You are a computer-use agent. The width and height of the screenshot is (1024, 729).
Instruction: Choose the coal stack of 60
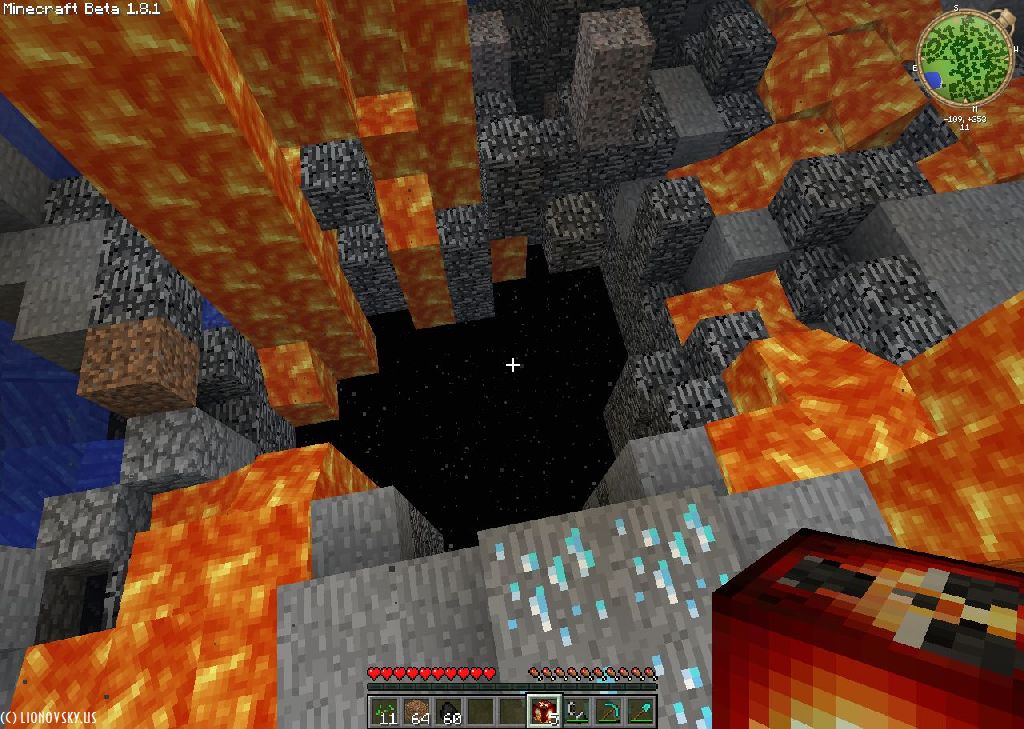point(449,710)
